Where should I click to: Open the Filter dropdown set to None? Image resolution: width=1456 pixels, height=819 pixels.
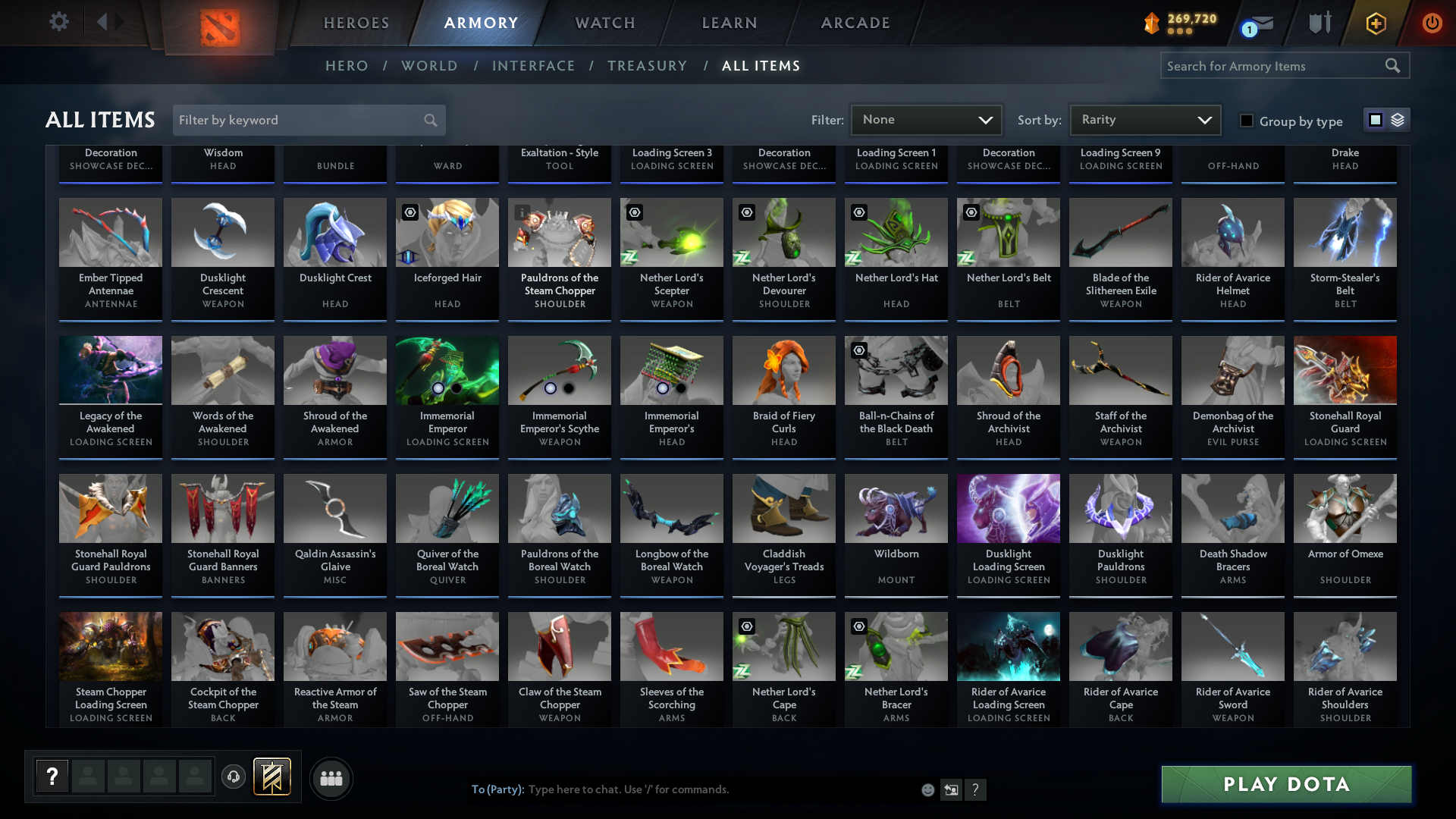pos(925,120)
